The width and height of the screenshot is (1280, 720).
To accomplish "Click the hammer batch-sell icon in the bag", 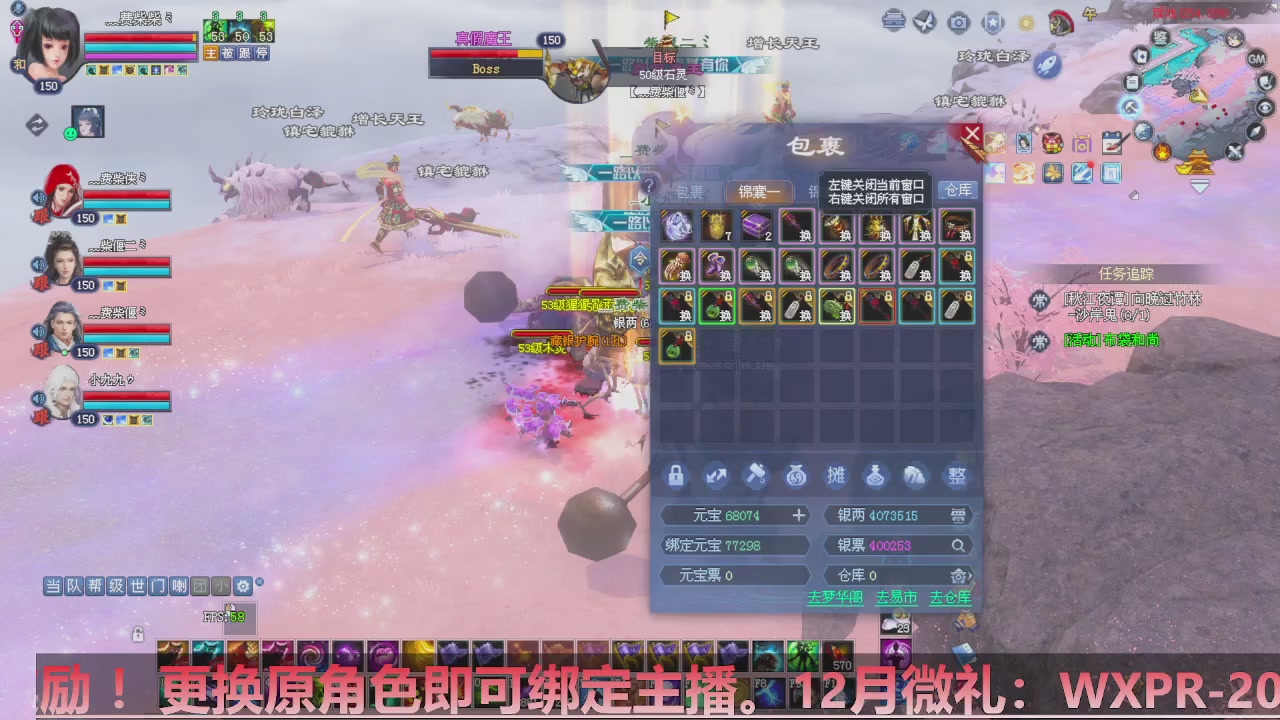I will 756,476.
